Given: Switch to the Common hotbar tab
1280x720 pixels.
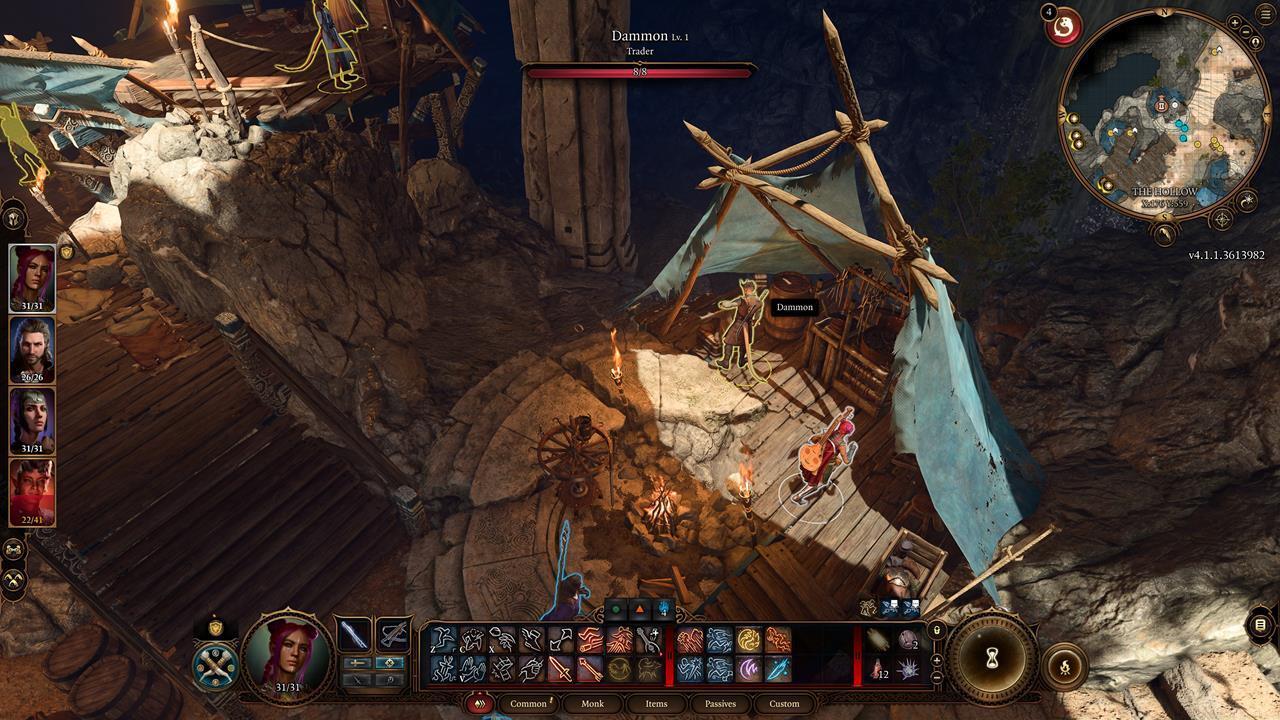Looking at the screenshot, I should click(528, 704).
